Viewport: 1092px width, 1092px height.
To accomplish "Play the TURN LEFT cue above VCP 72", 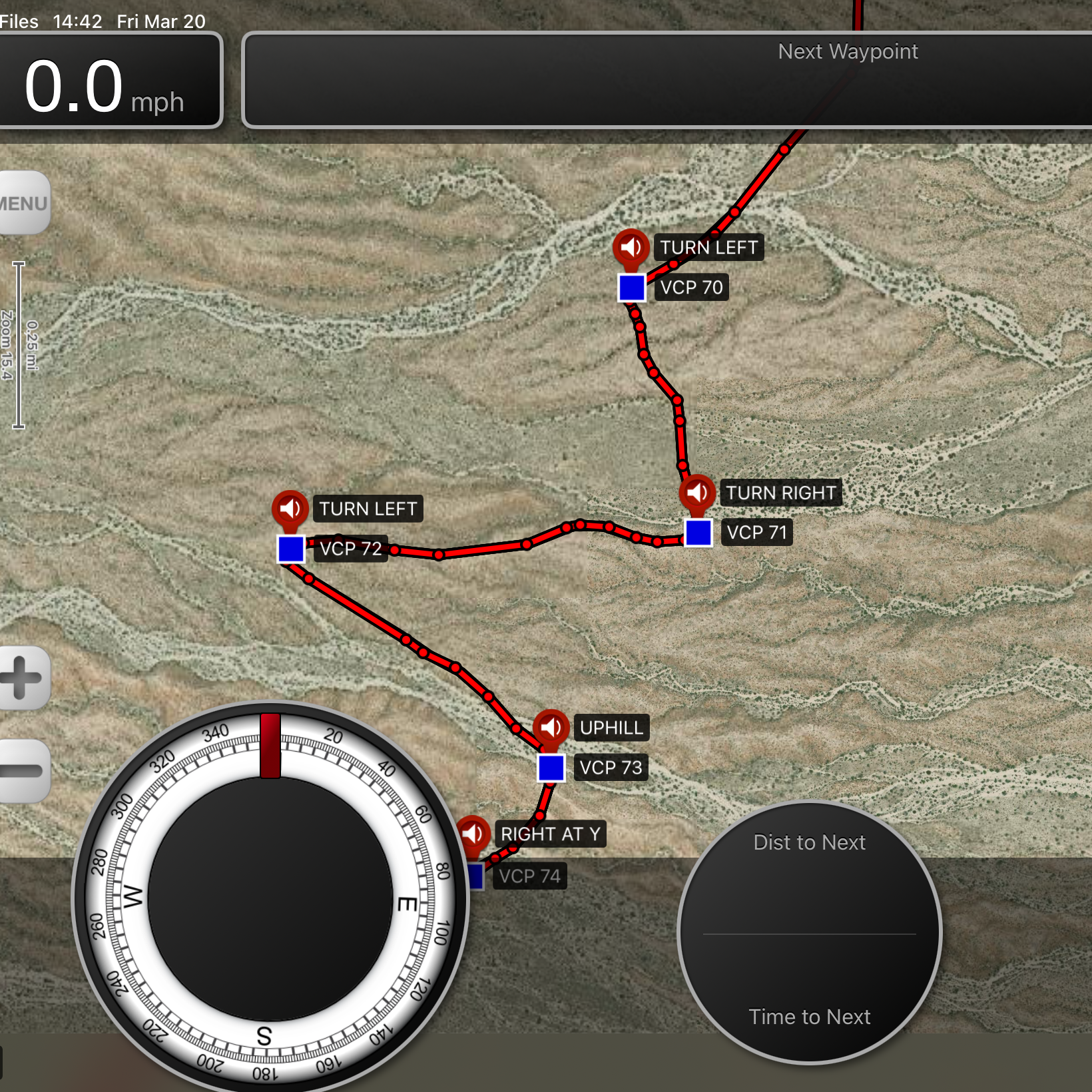I will [290, 509].
